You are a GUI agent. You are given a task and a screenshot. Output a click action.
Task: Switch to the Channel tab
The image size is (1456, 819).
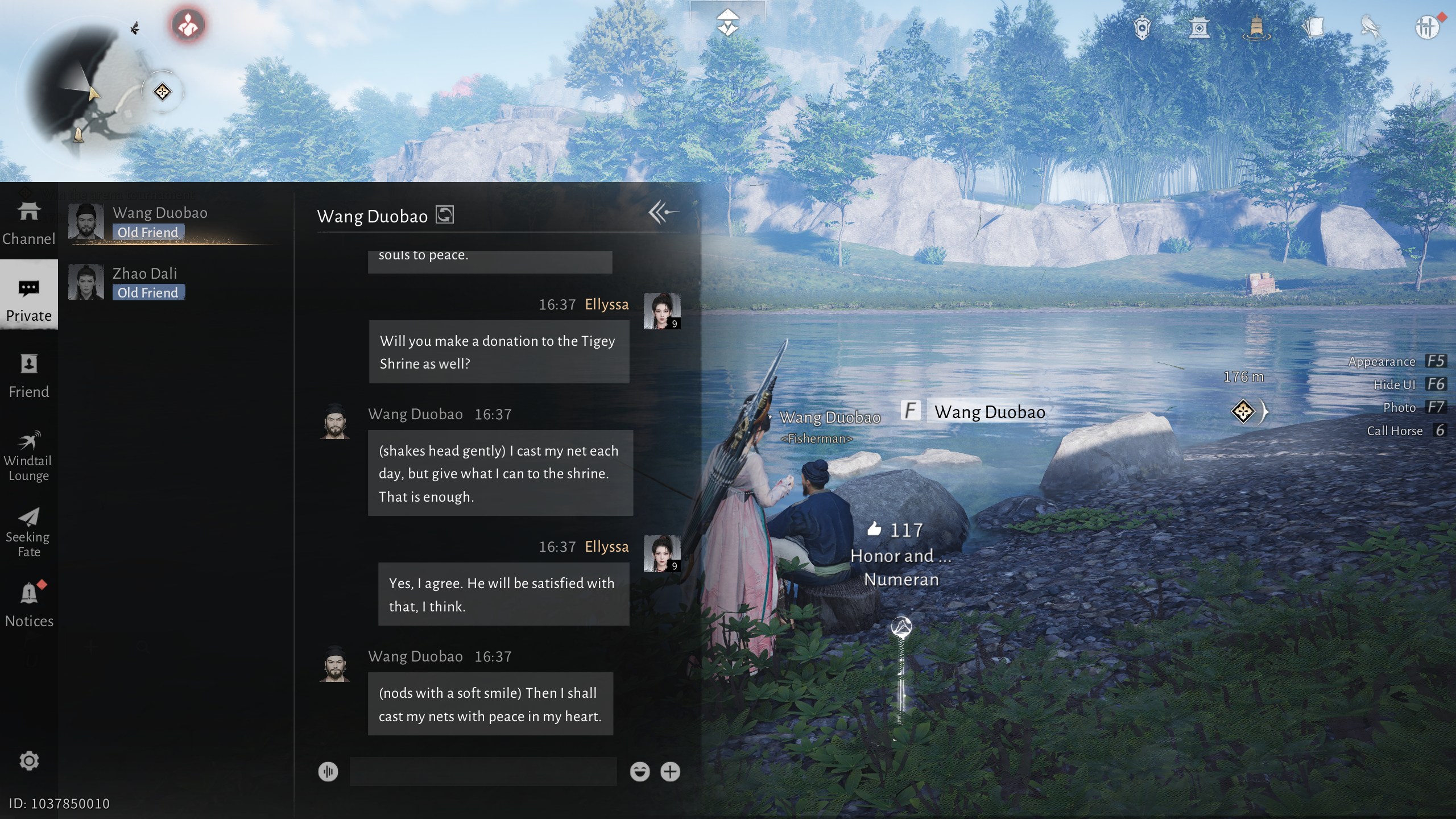click(x=28, y=223)
